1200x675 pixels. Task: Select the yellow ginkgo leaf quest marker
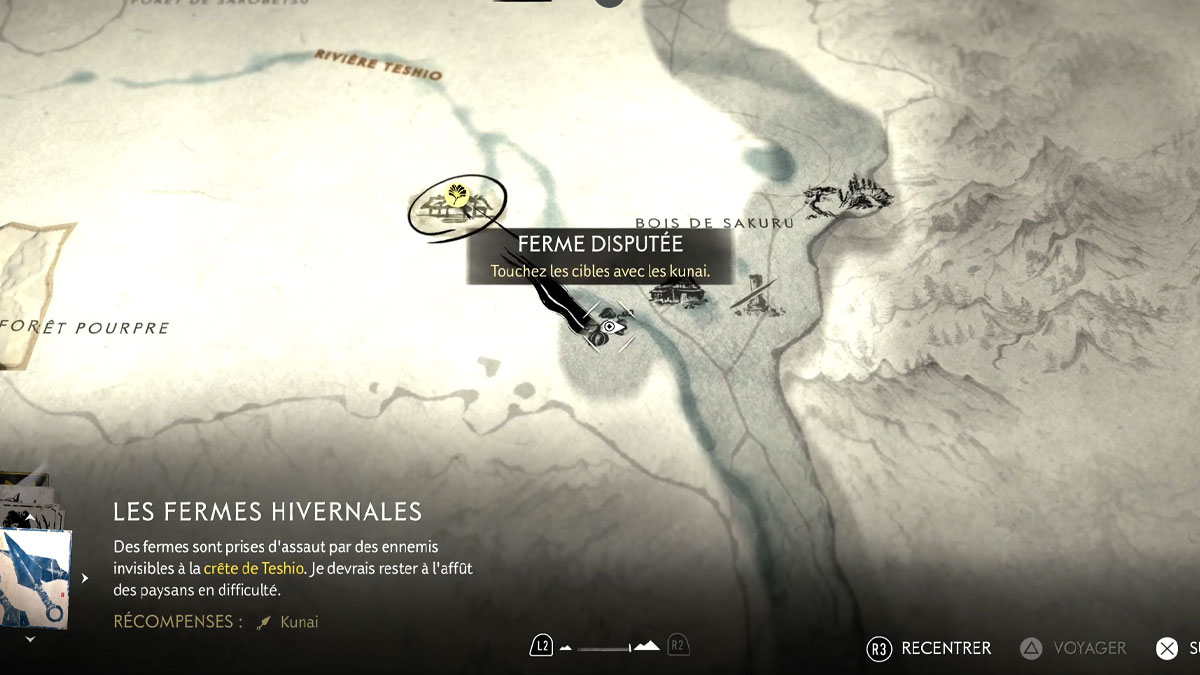point(457,194)
